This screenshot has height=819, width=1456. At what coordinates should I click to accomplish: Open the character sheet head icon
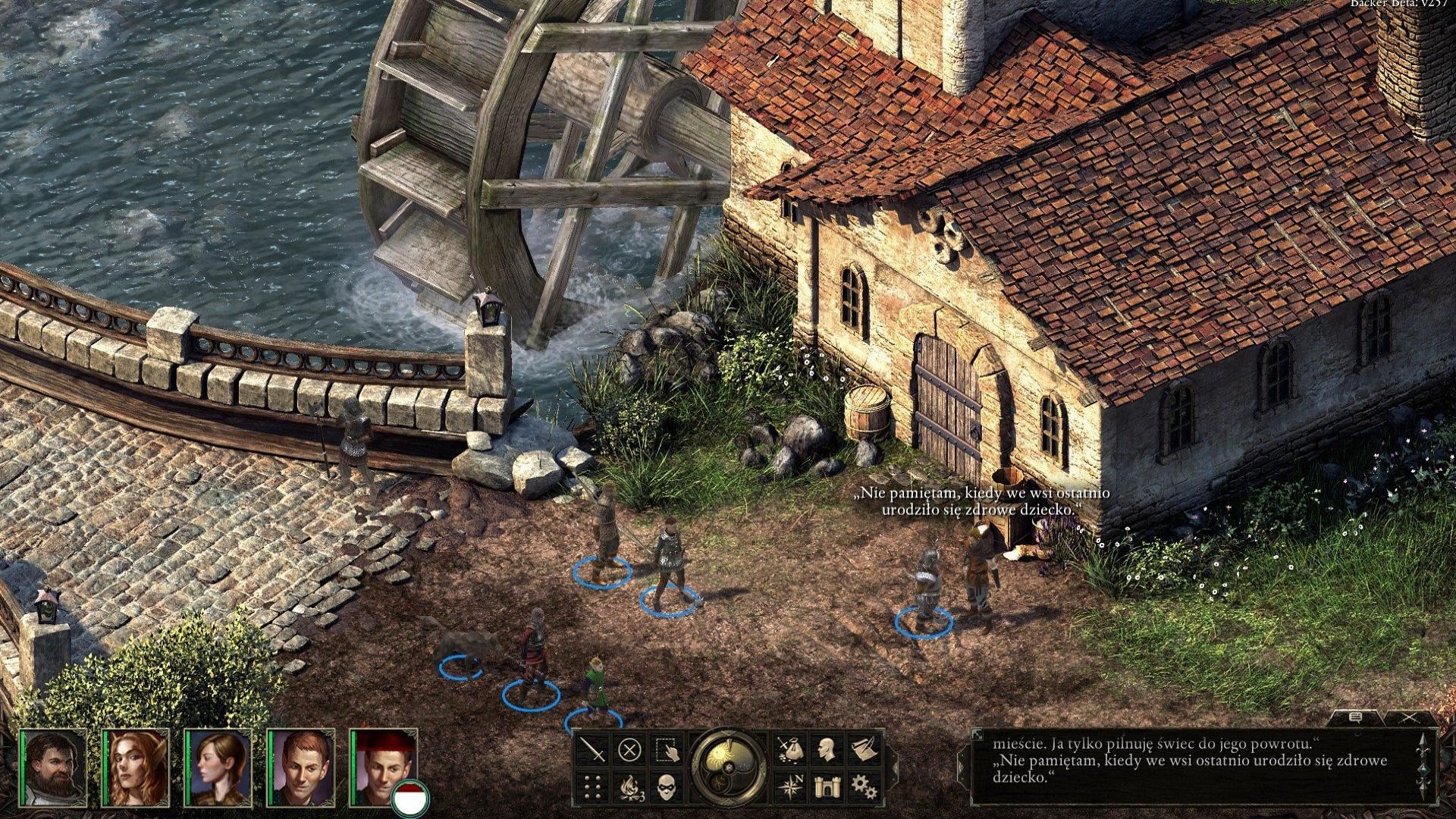point(827,750)
